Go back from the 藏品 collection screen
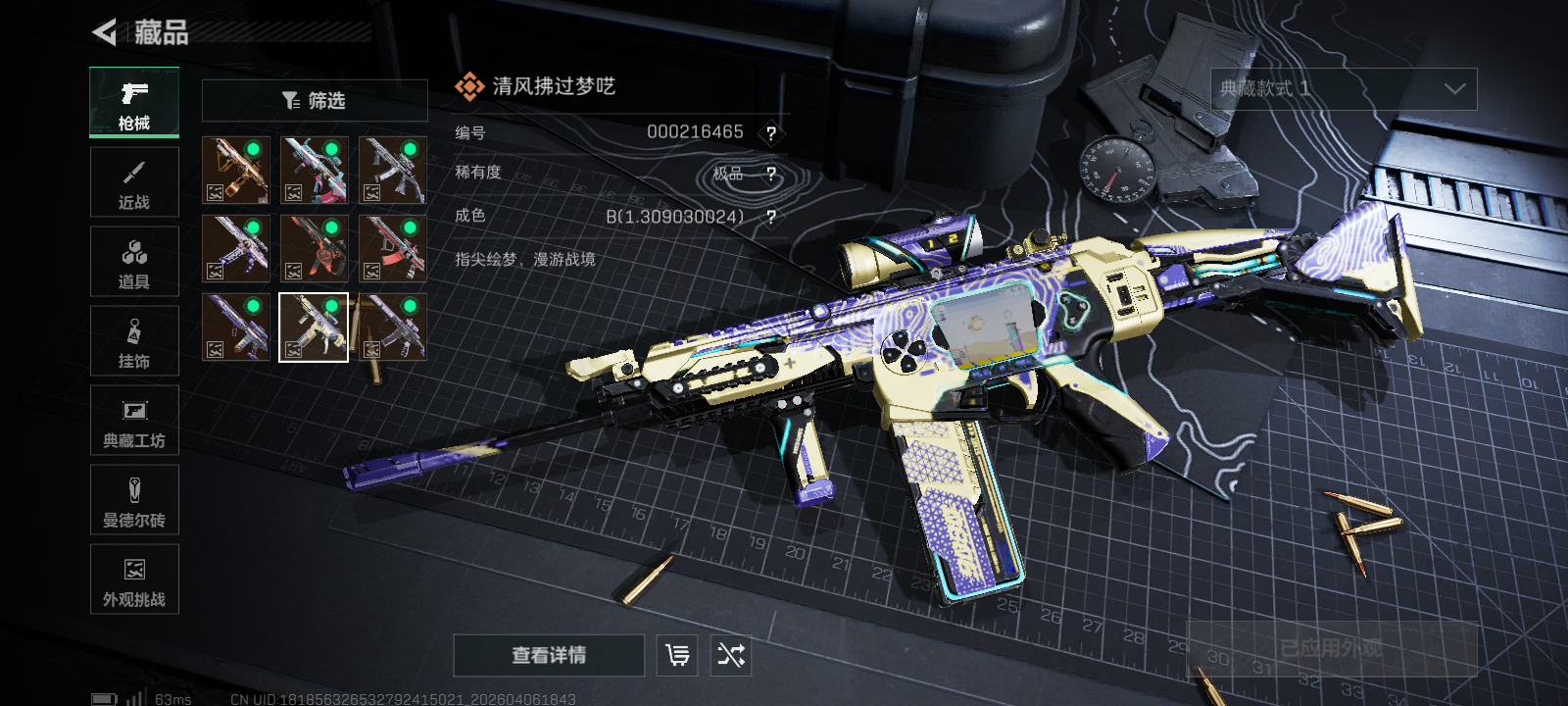This screenshot has width=1568, height=706. point(104,32)
